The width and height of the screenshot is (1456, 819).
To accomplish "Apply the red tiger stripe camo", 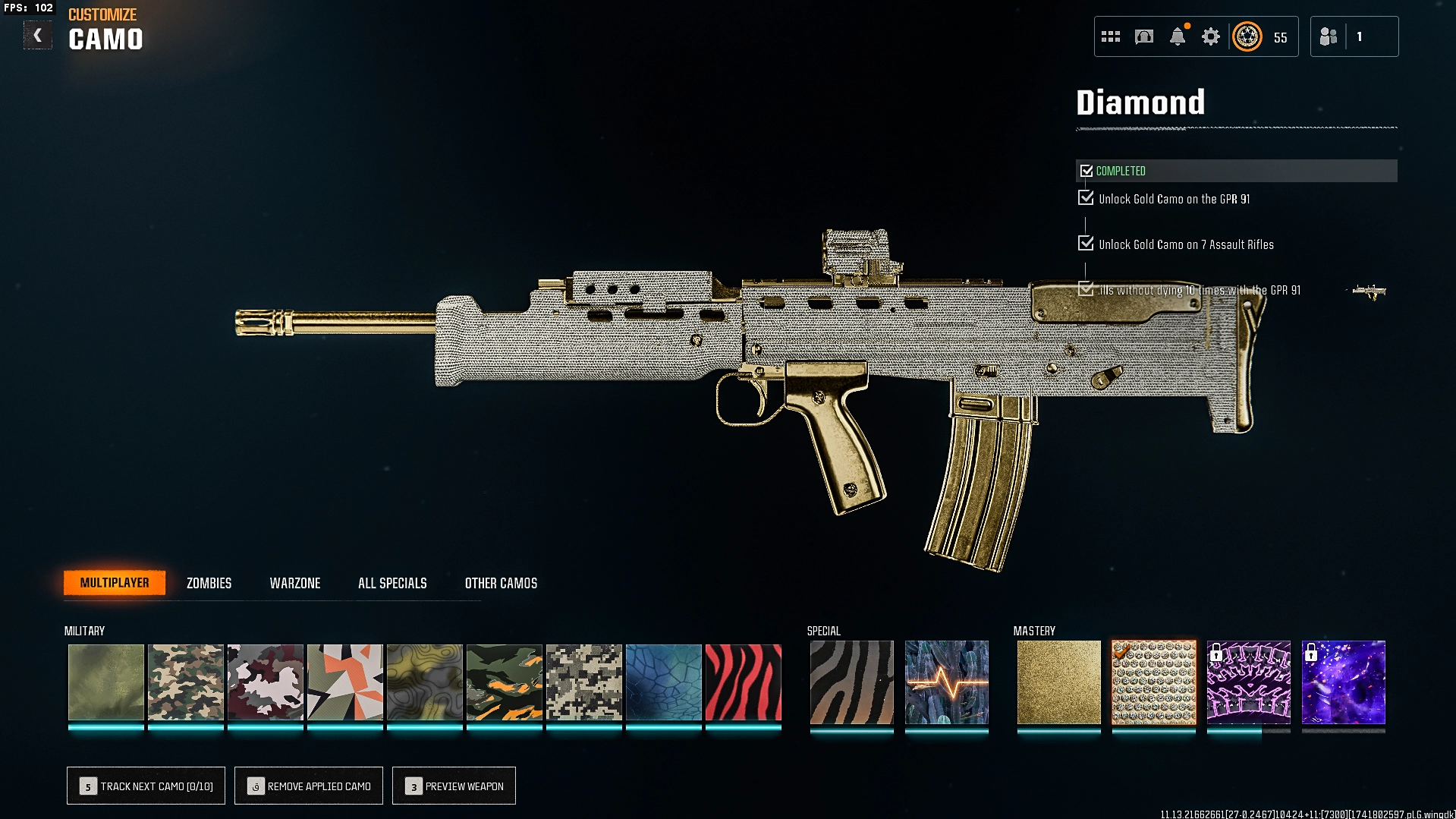I will point(743,682).
